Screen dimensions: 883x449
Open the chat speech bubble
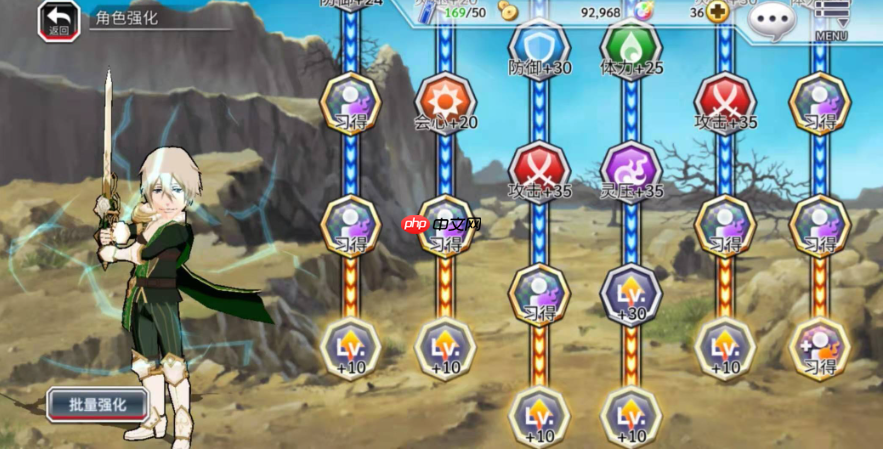point(773,18)
